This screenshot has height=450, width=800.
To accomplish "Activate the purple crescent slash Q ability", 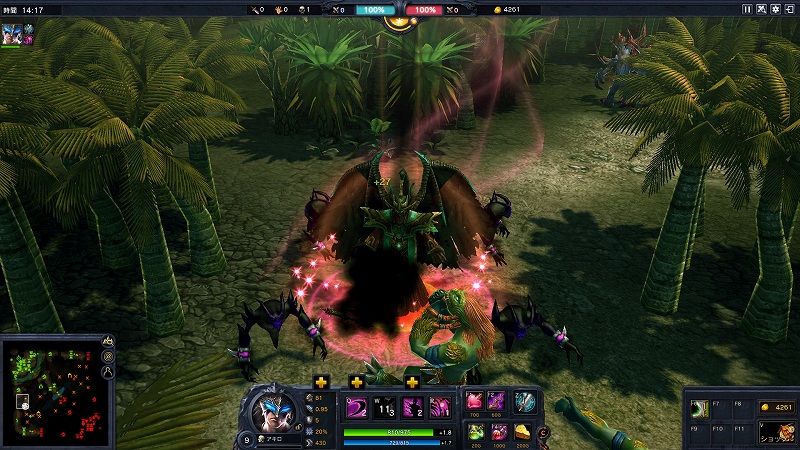I will click(x=357, y=408).
